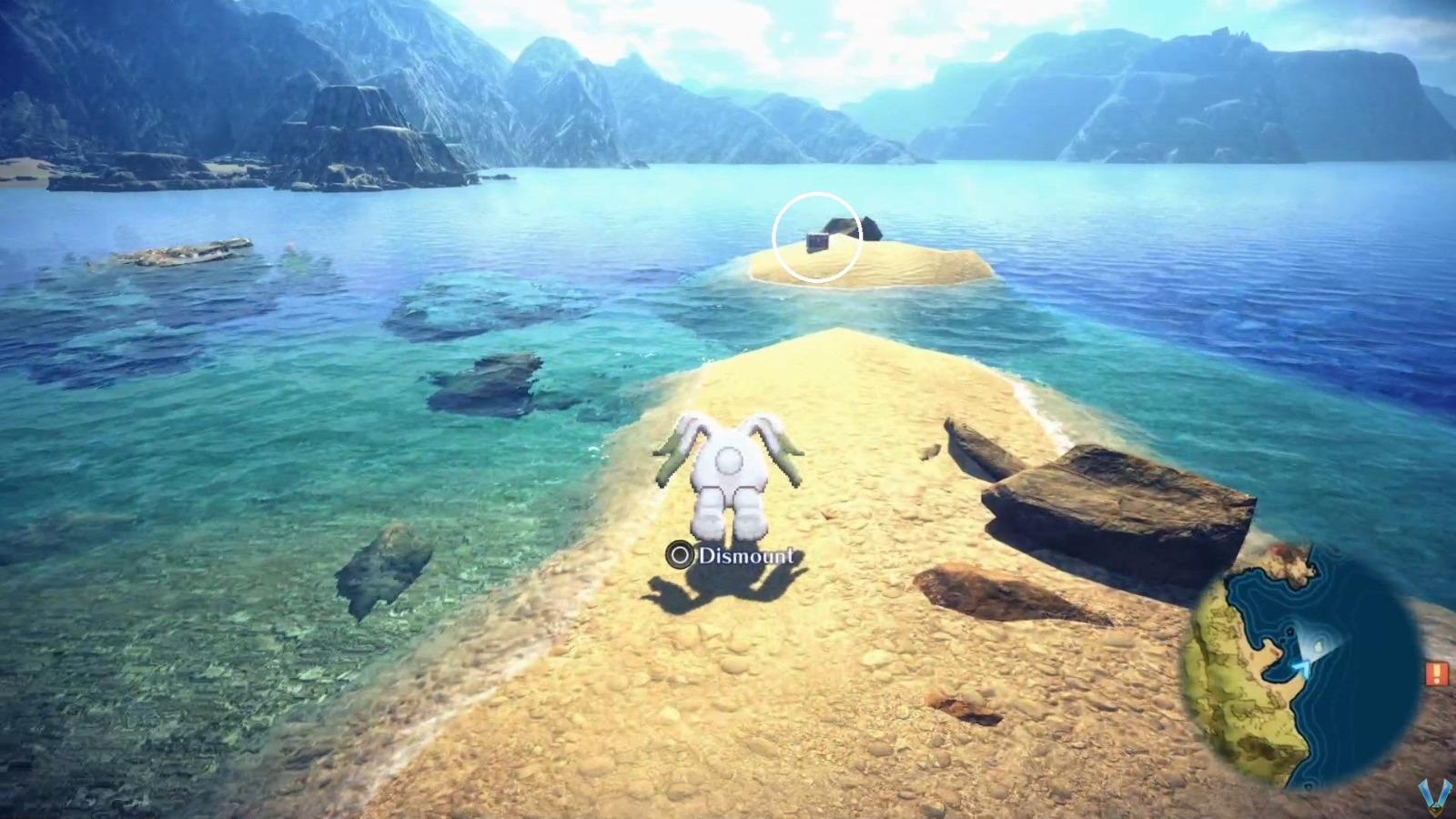This screenshot has height=819, width=1456.
Task: Select the treasure chest inside the circle
Action: click(x=815, y=241)
